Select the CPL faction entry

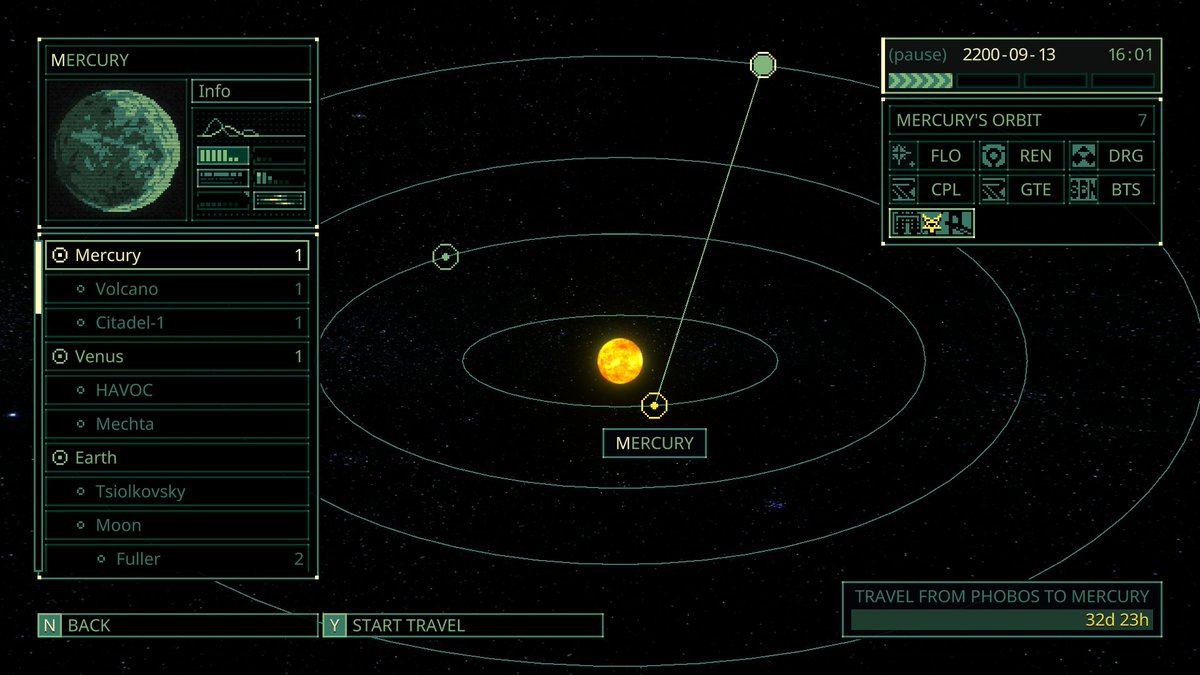point(931,190)
